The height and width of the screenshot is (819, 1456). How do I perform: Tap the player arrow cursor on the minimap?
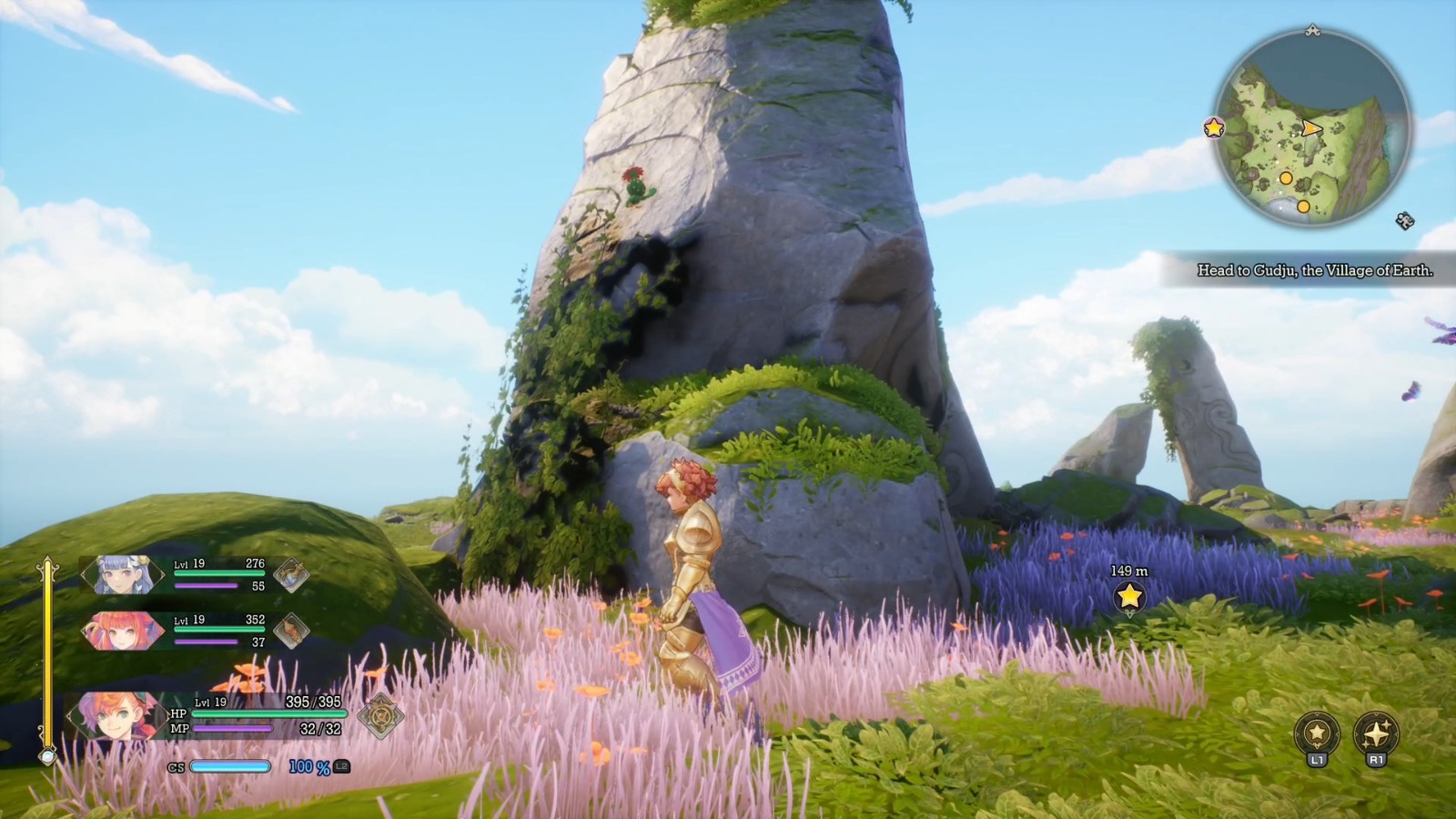tap(1312, 127)
